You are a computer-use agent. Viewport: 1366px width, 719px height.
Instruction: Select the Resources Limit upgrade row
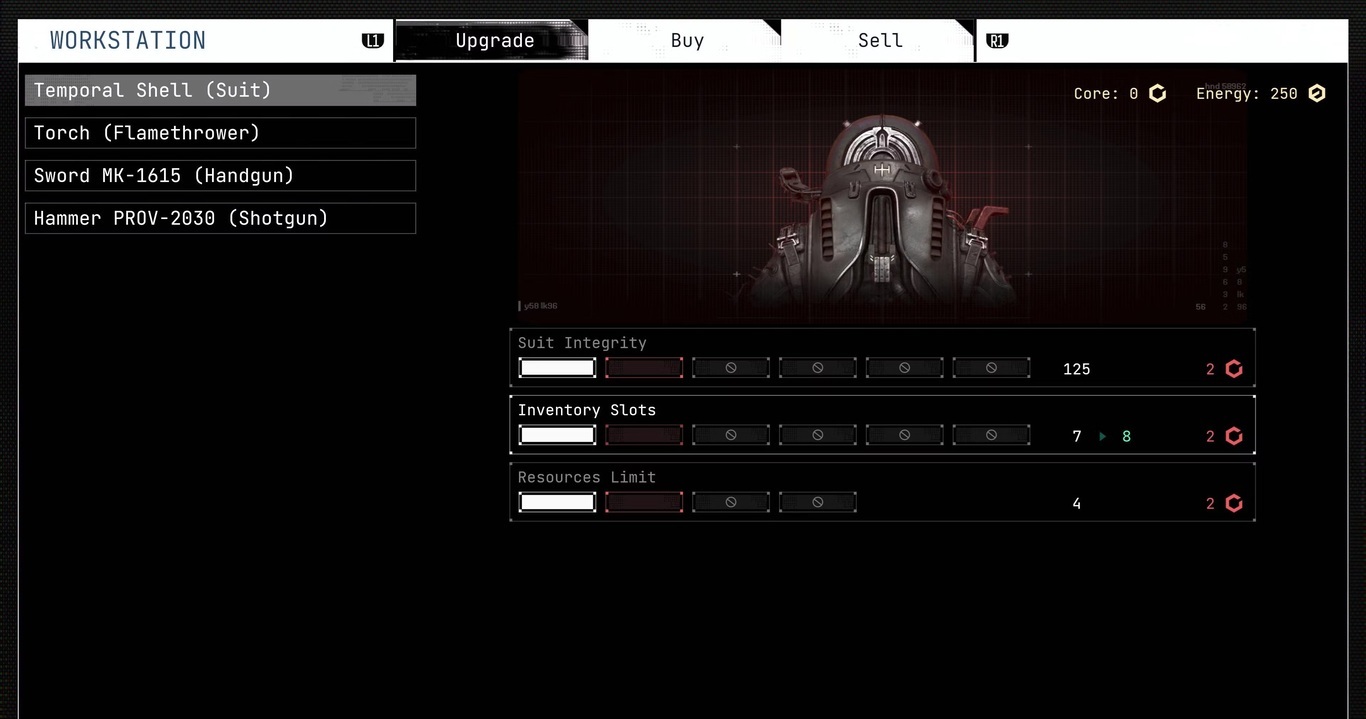(882, 492)
